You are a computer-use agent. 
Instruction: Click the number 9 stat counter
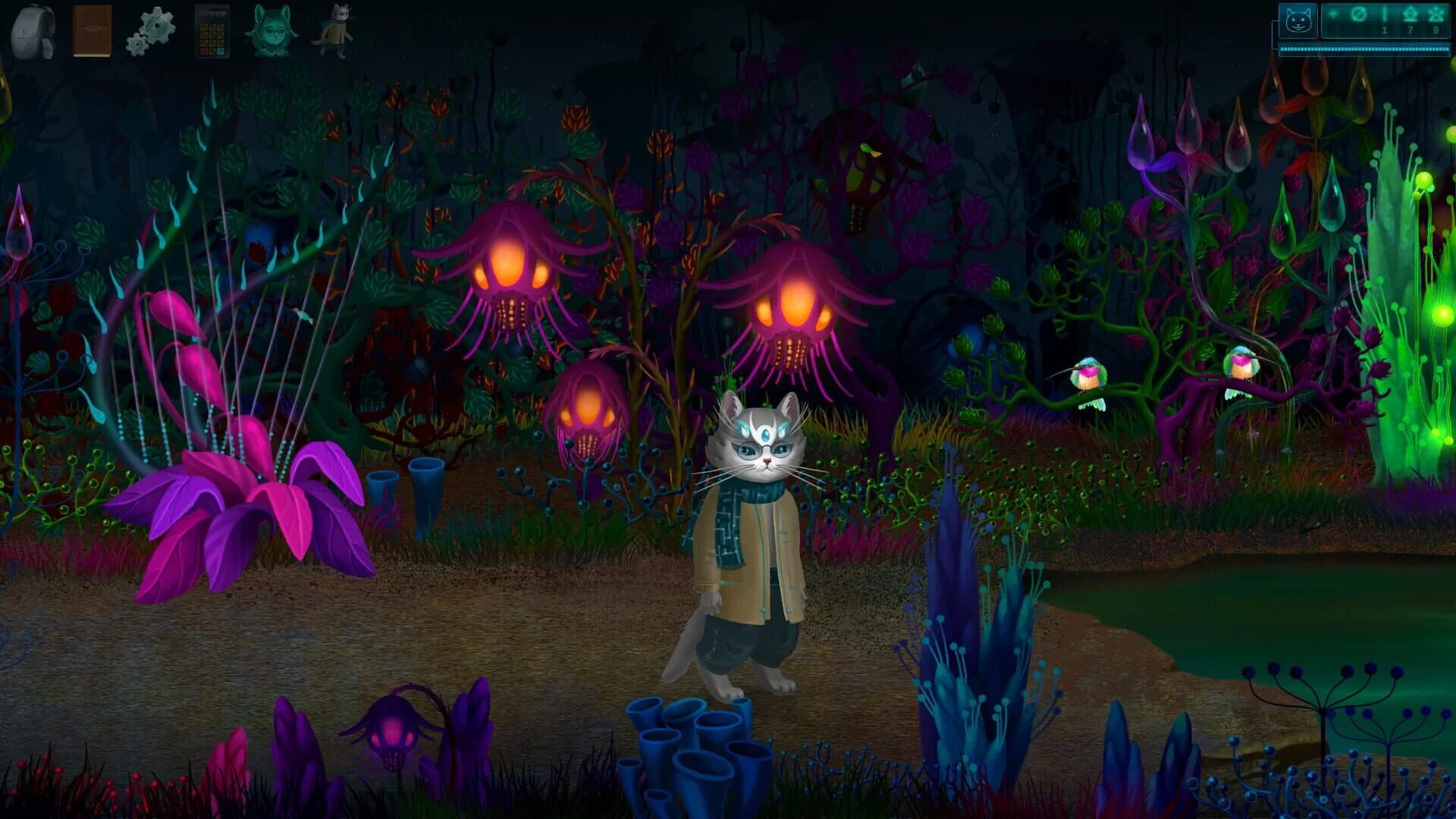(x=1435, y=30)
